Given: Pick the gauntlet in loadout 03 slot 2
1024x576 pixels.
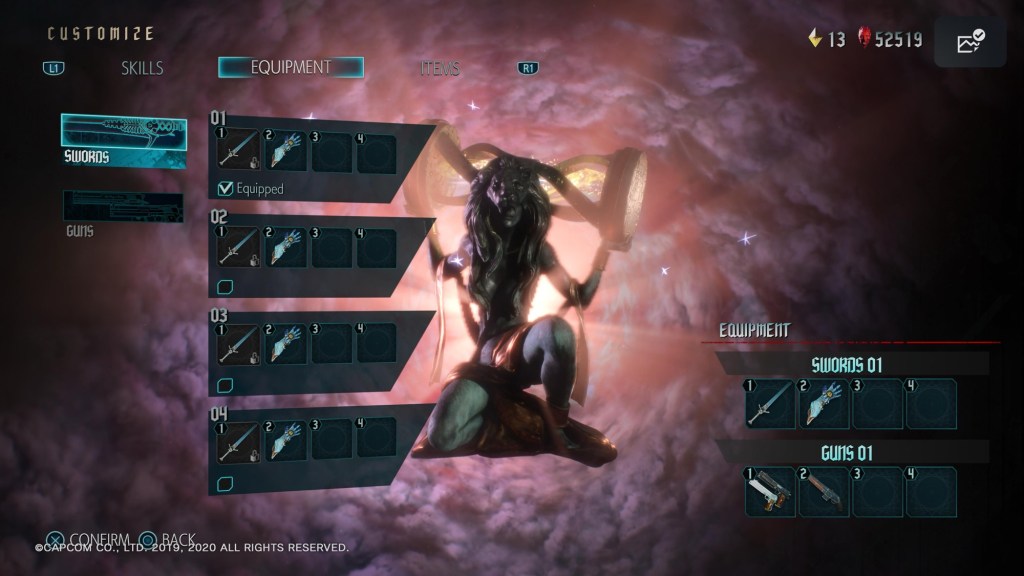Looking at the screenshot, I should tap(285, 343).
